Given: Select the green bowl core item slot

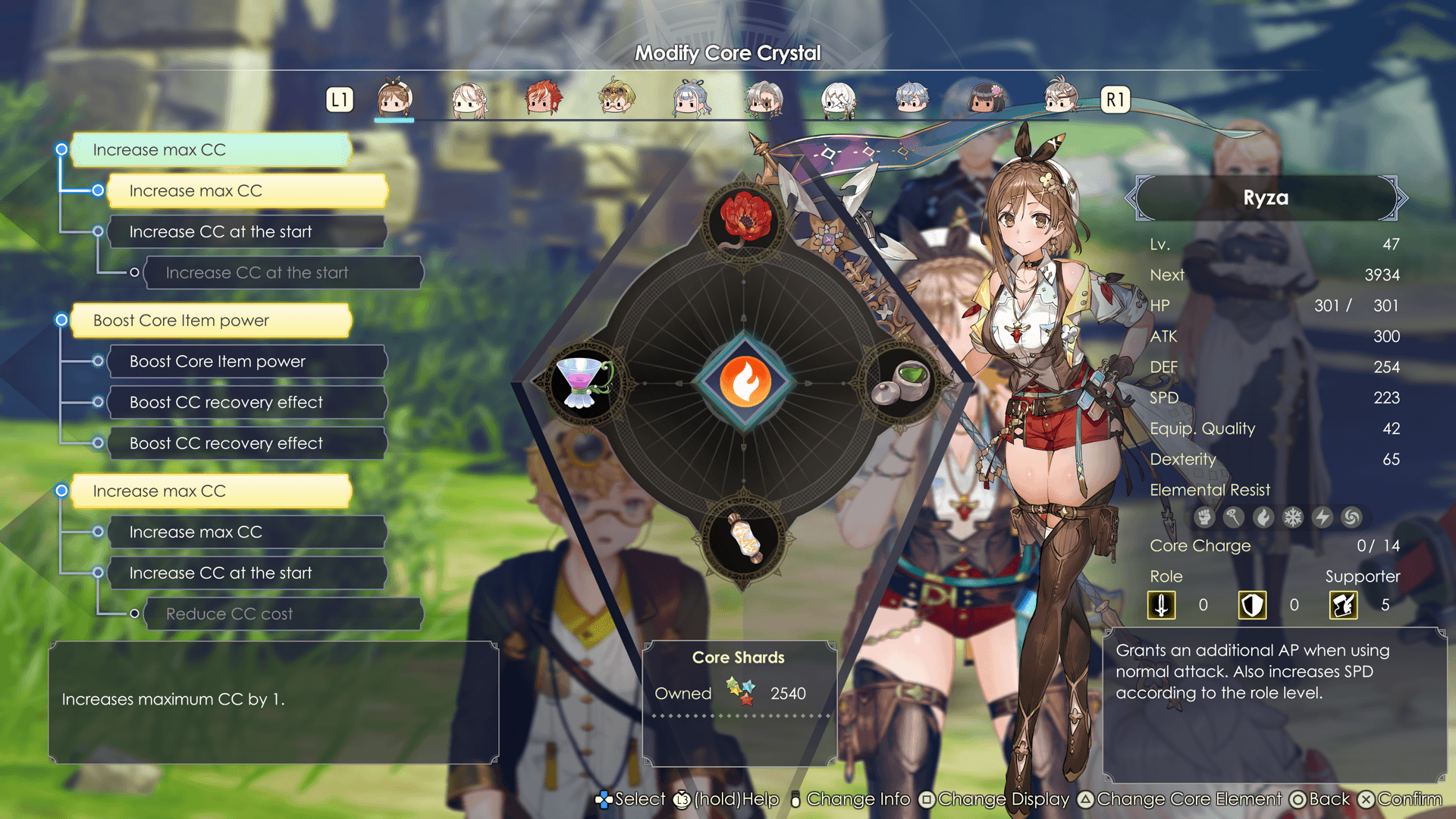Looking at the screenshot, I should [903, 383].
